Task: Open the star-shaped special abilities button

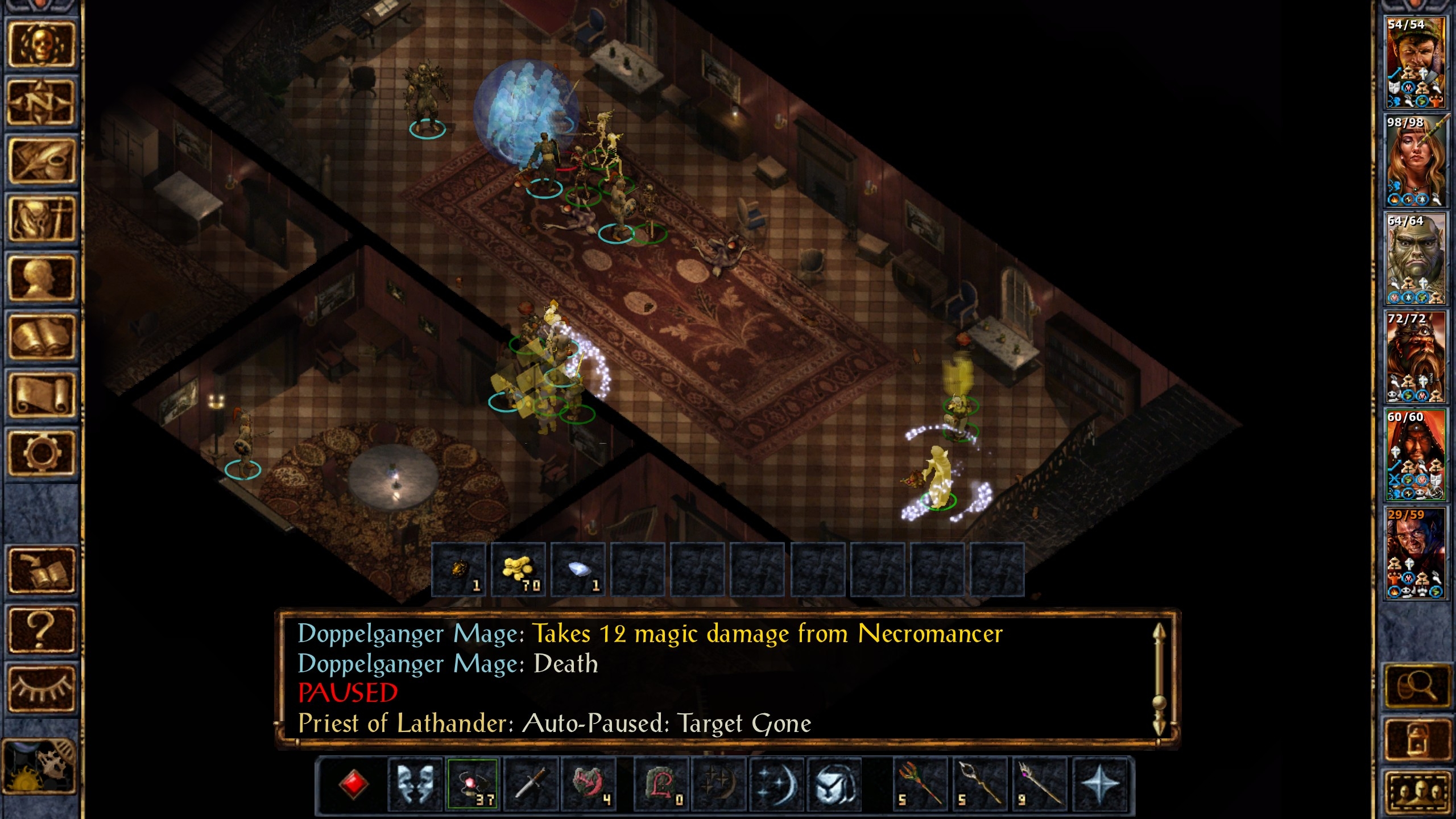Action: [x=1100, y=784]
